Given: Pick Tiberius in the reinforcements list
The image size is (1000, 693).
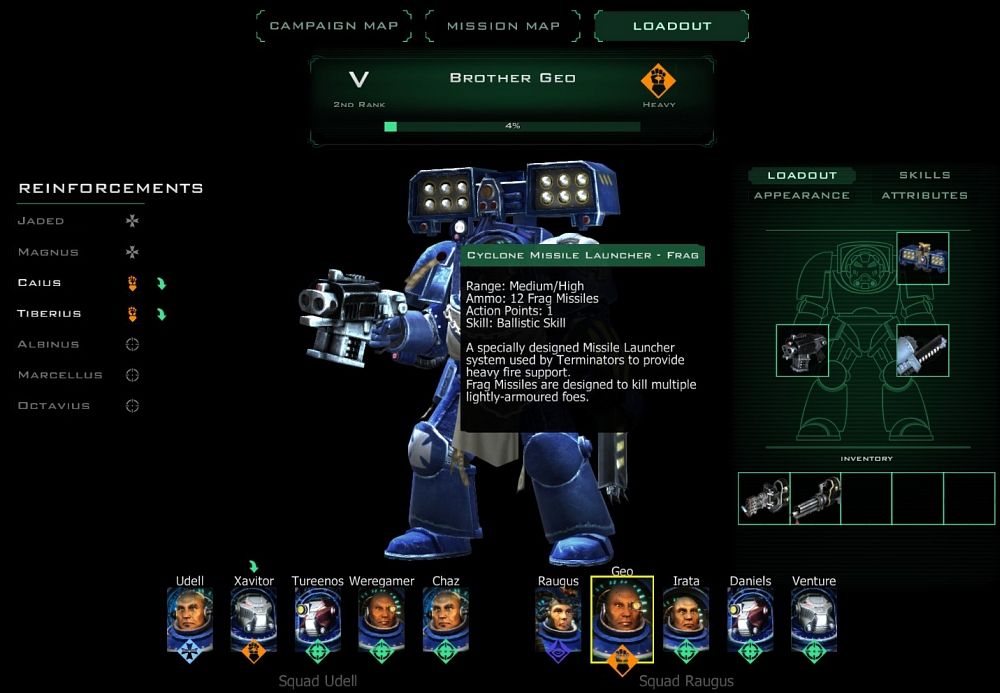Looking at the screenshot, I should 49,314.
